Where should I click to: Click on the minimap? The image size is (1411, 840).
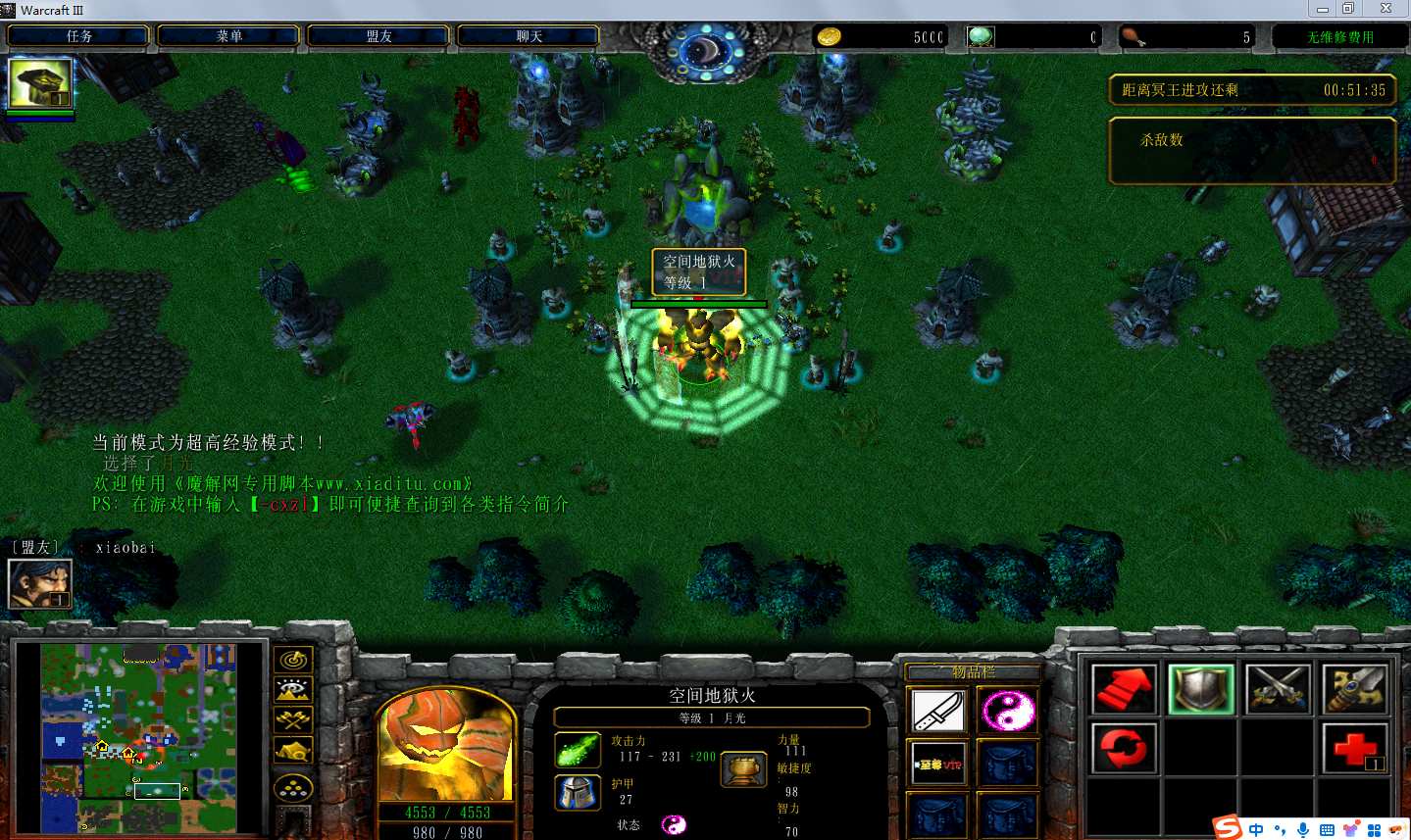click(x=139, y=737)
